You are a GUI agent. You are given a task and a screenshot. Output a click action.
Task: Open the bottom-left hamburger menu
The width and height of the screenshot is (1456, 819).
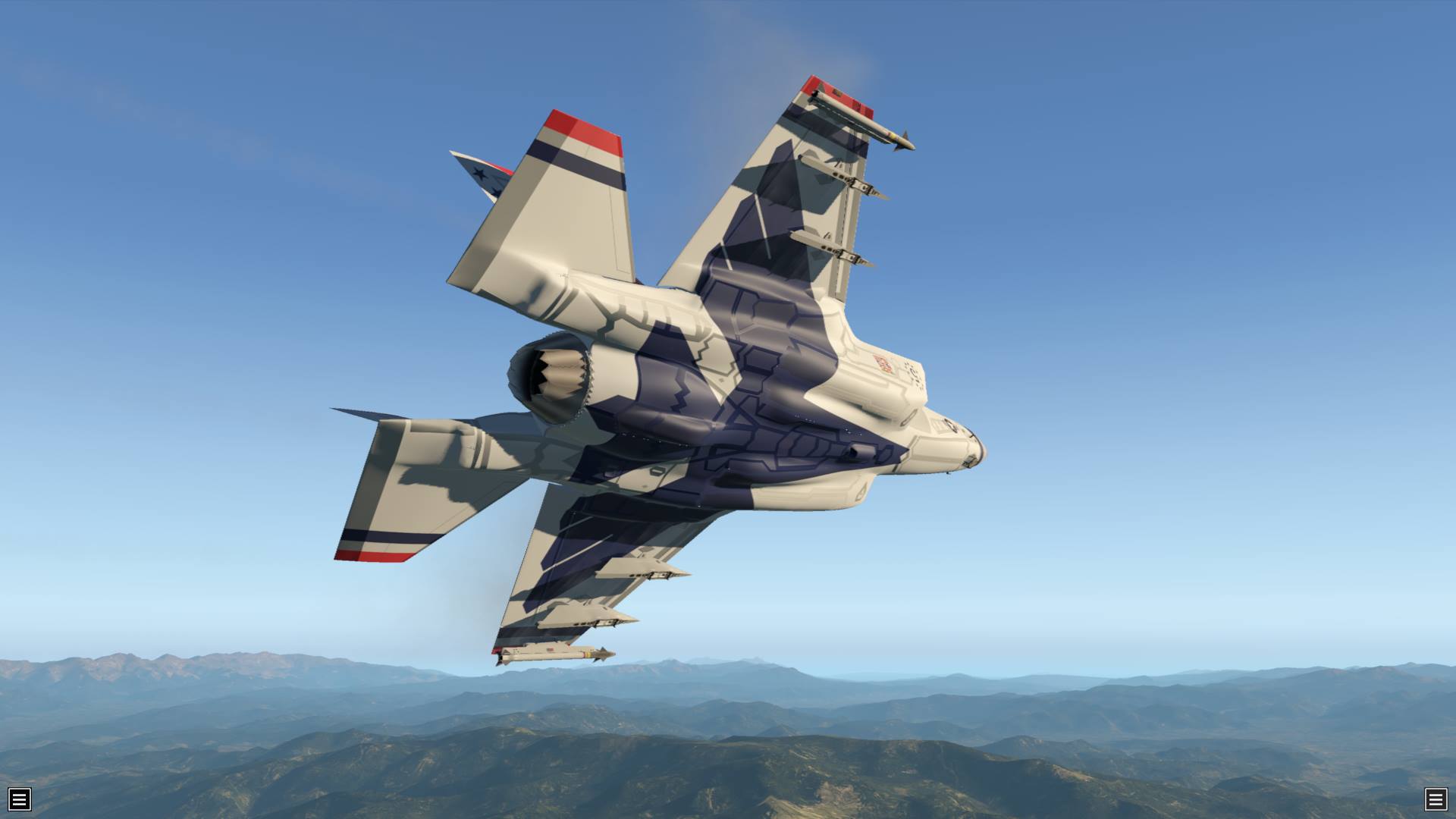[x=20, y=799]
